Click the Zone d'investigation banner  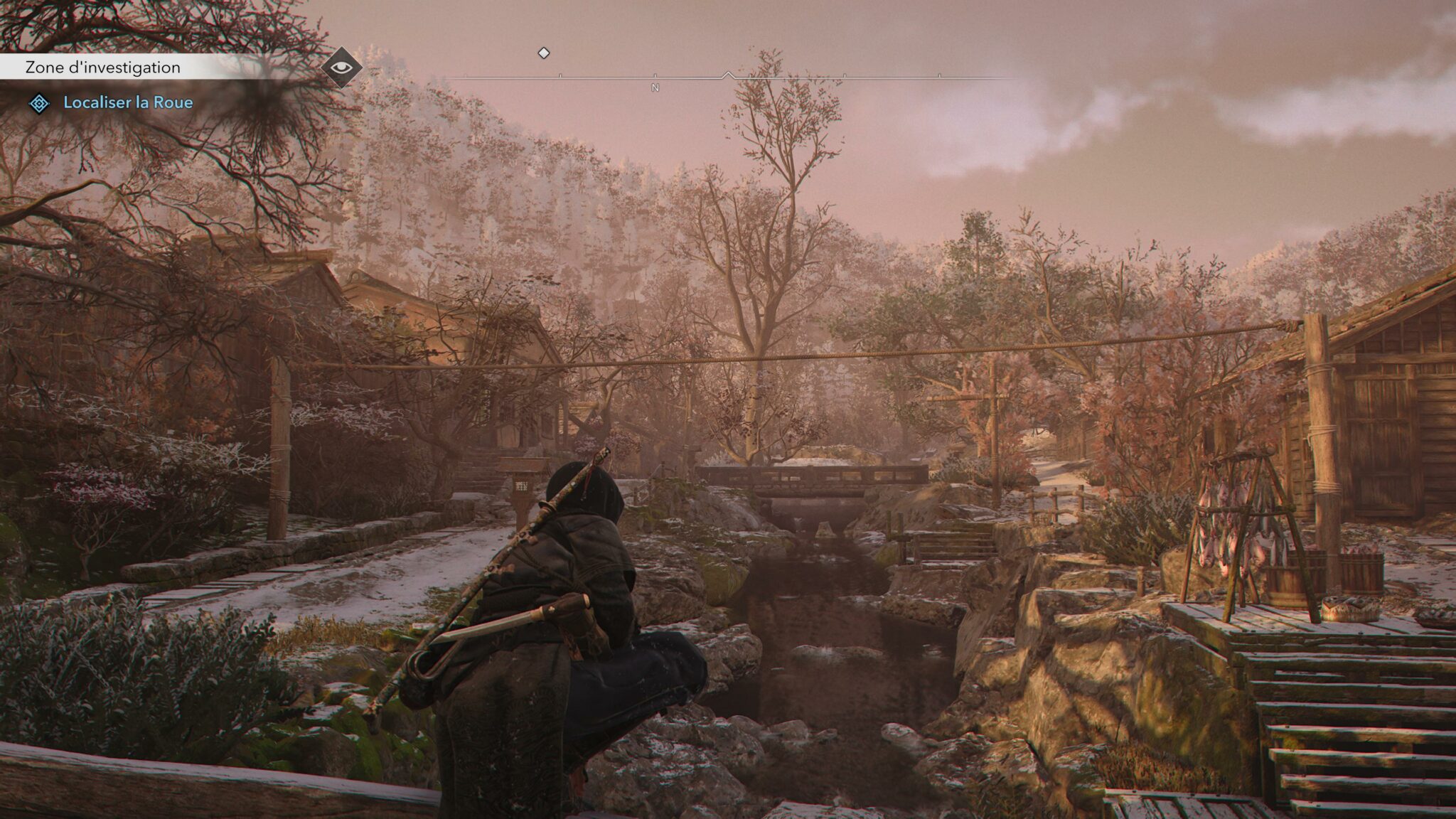tap(103, 68)
